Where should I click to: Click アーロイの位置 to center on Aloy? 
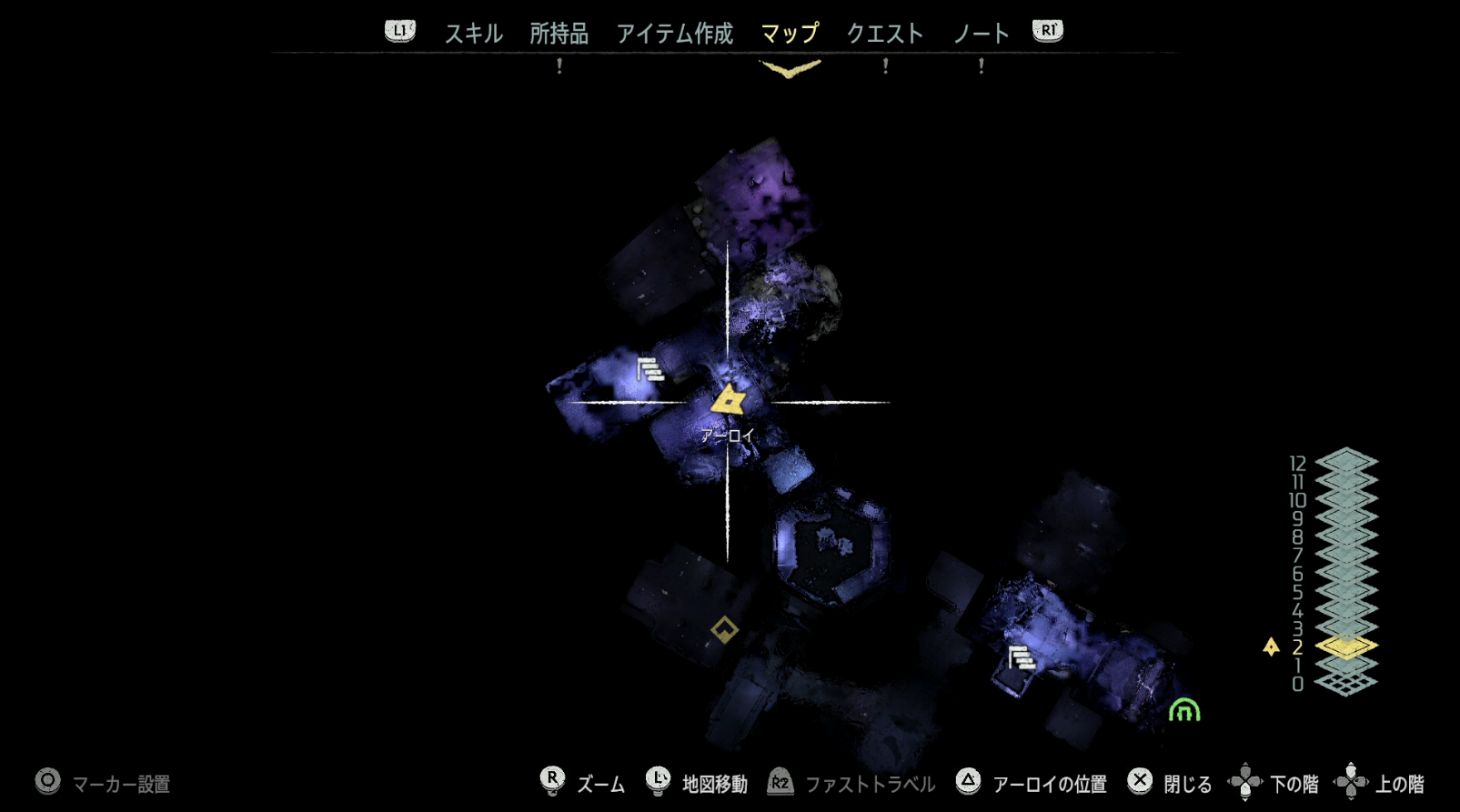pyautogui.click(x=1051, y=781)
